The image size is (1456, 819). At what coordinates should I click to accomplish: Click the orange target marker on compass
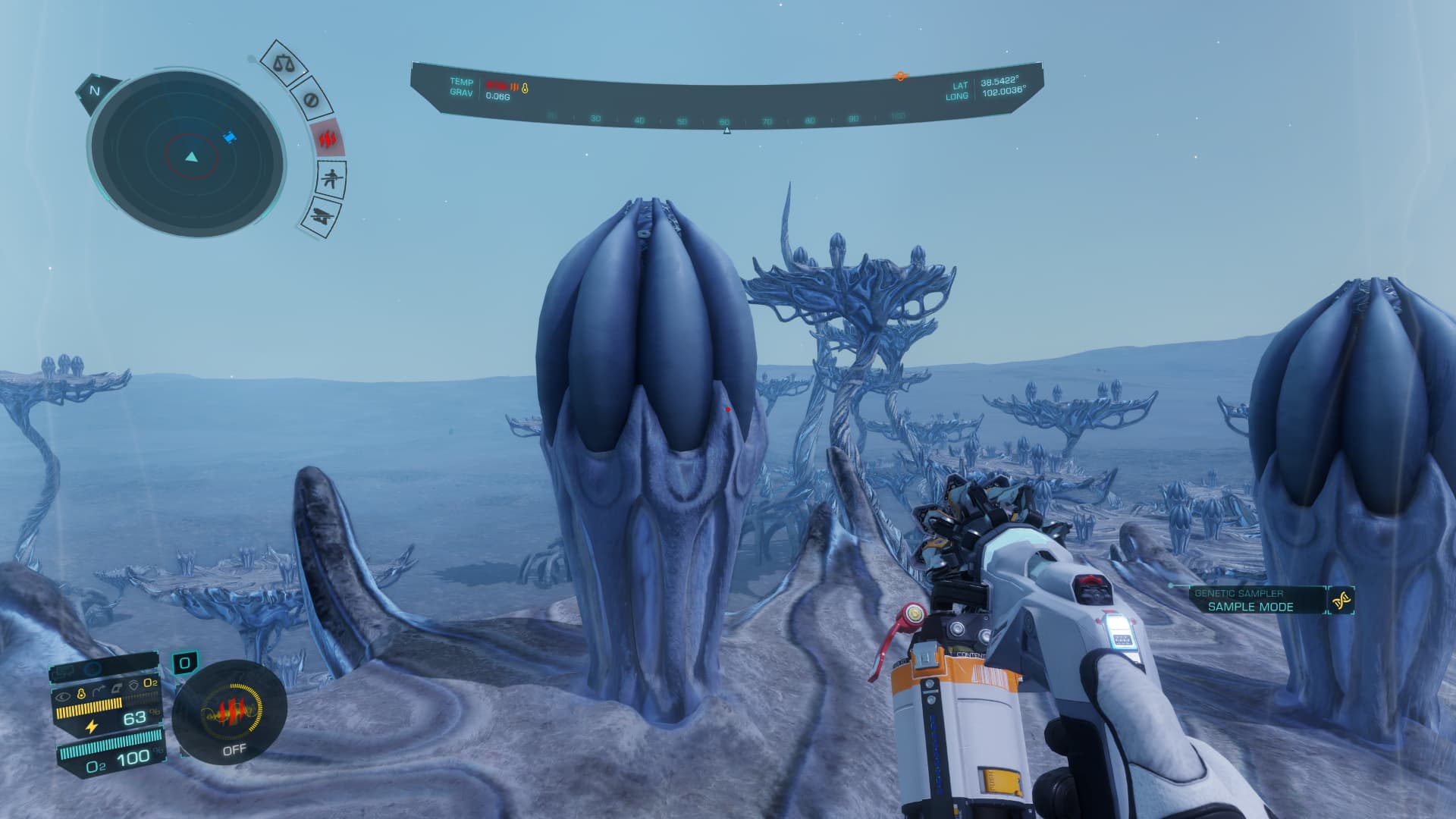(900, 76)
